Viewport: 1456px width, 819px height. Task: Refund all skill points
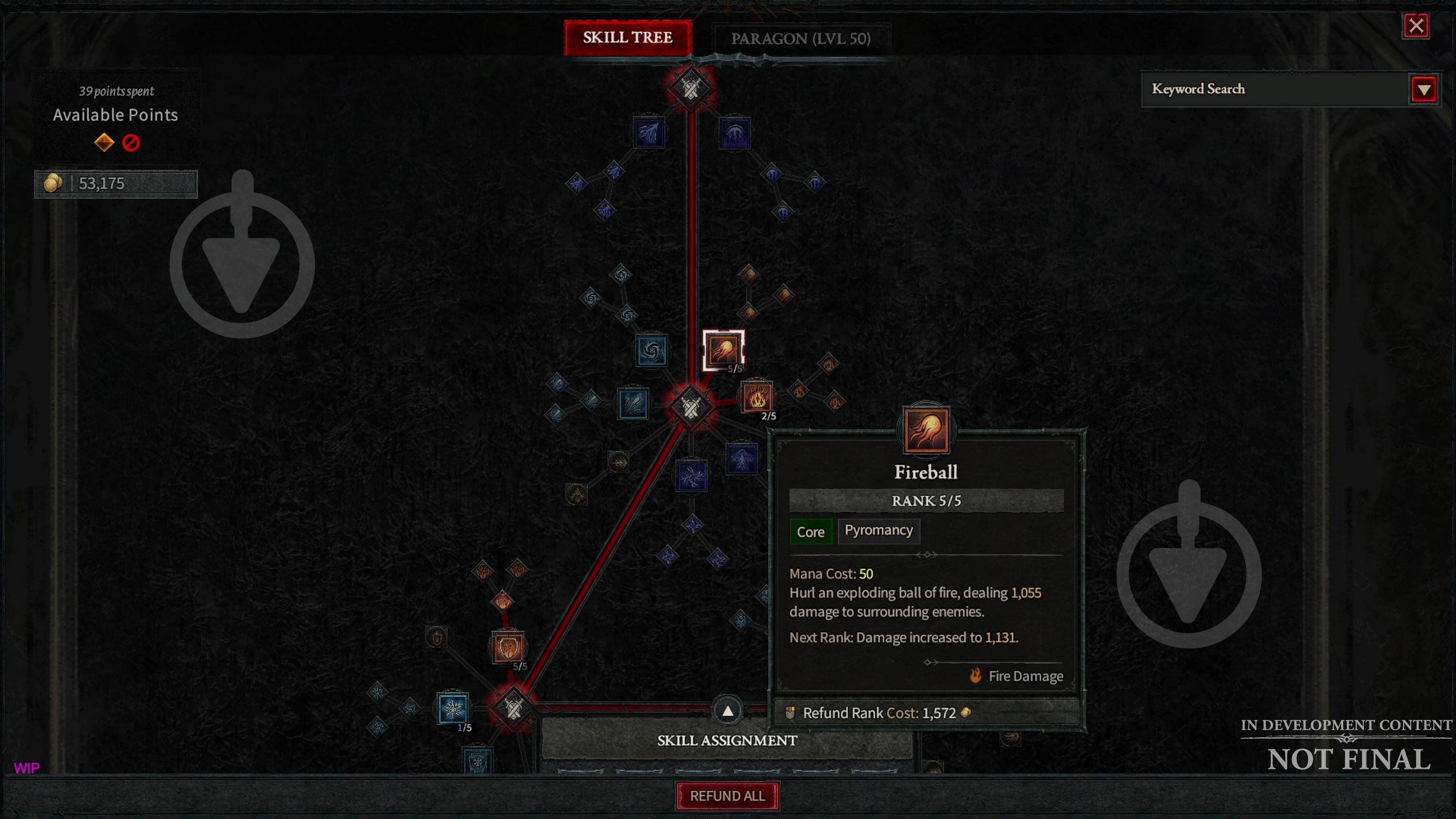pos(727,796)
